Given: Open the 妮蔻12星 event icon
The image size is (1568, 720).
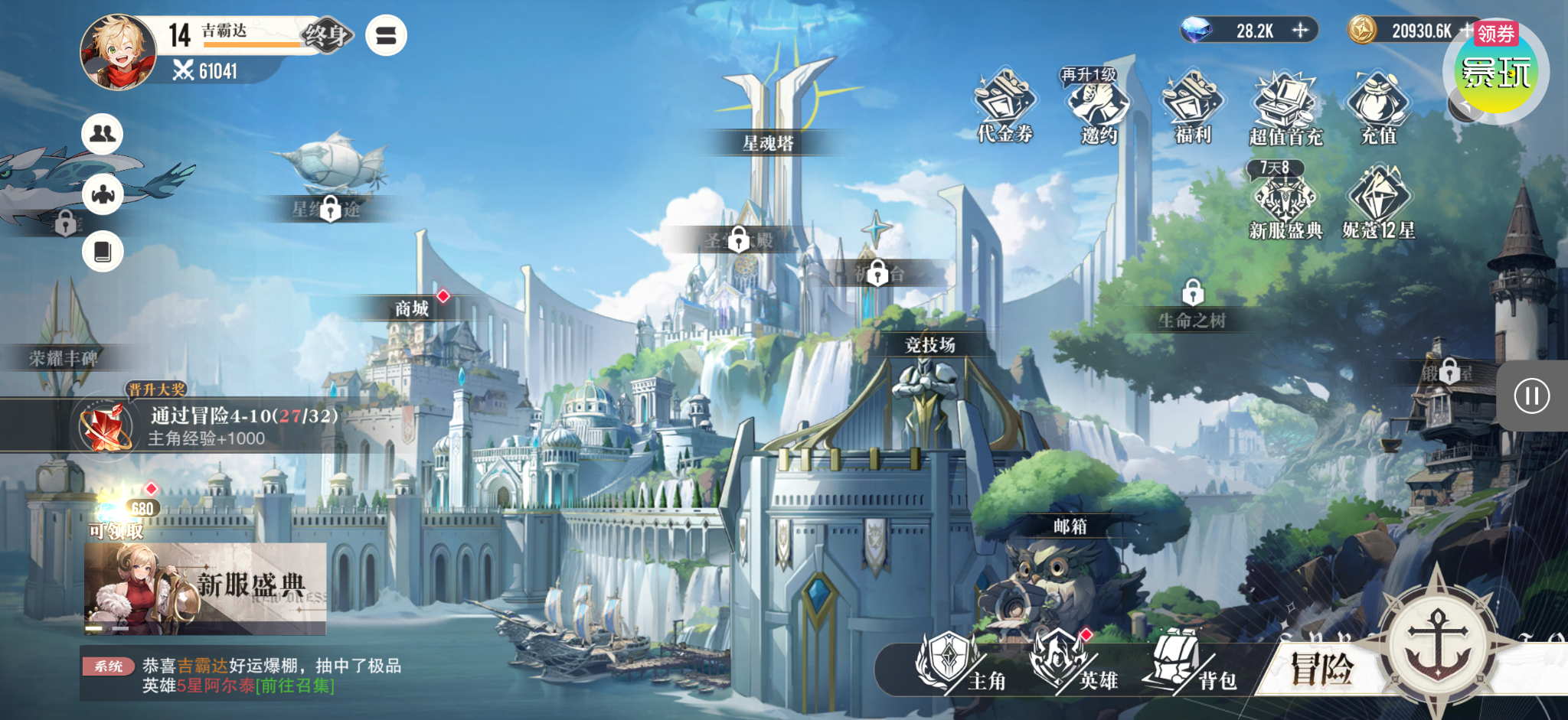Looking at the screenshot, I should [1379, 201].
